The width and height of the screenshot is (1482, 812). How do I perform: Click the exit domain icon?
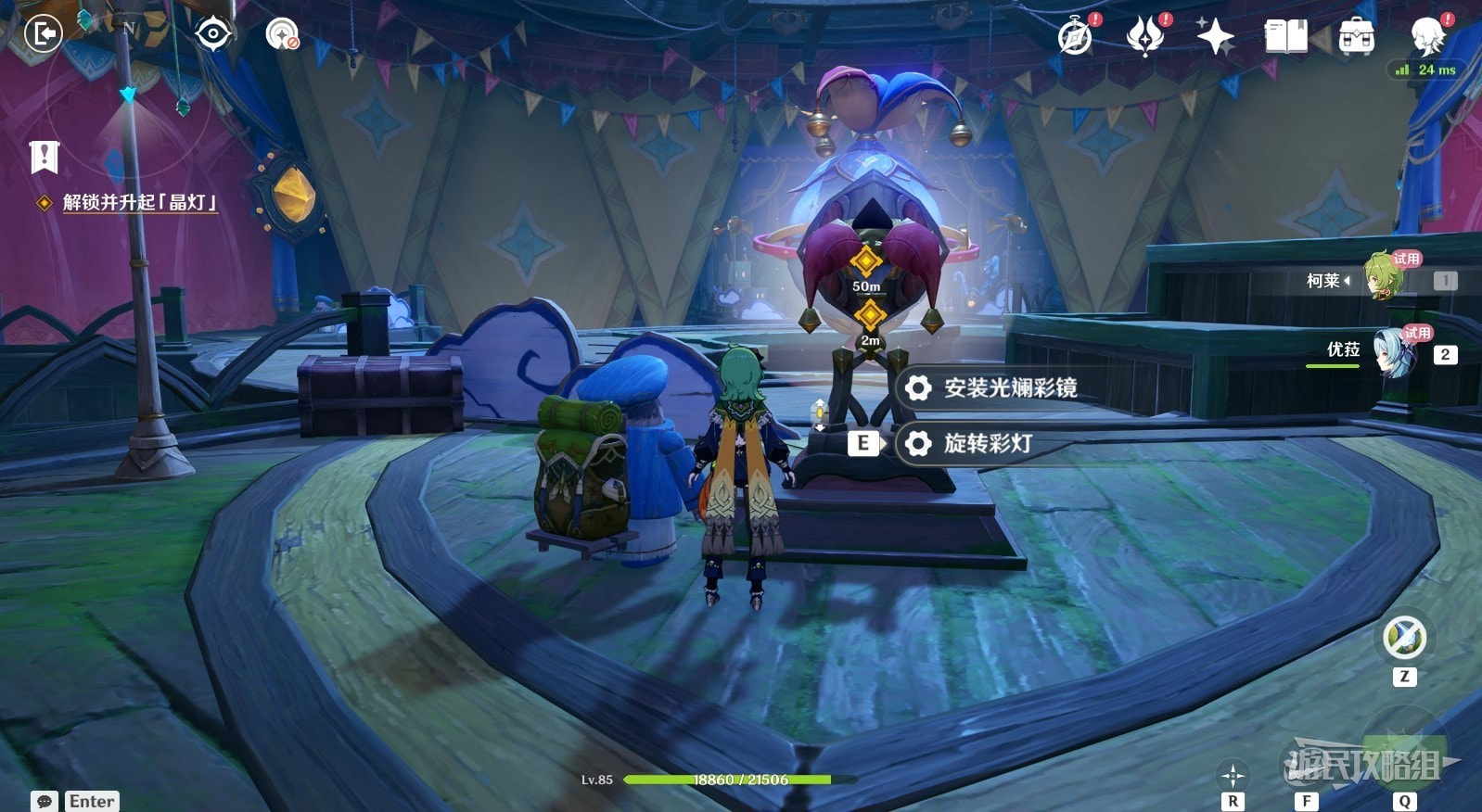point(43,34)
